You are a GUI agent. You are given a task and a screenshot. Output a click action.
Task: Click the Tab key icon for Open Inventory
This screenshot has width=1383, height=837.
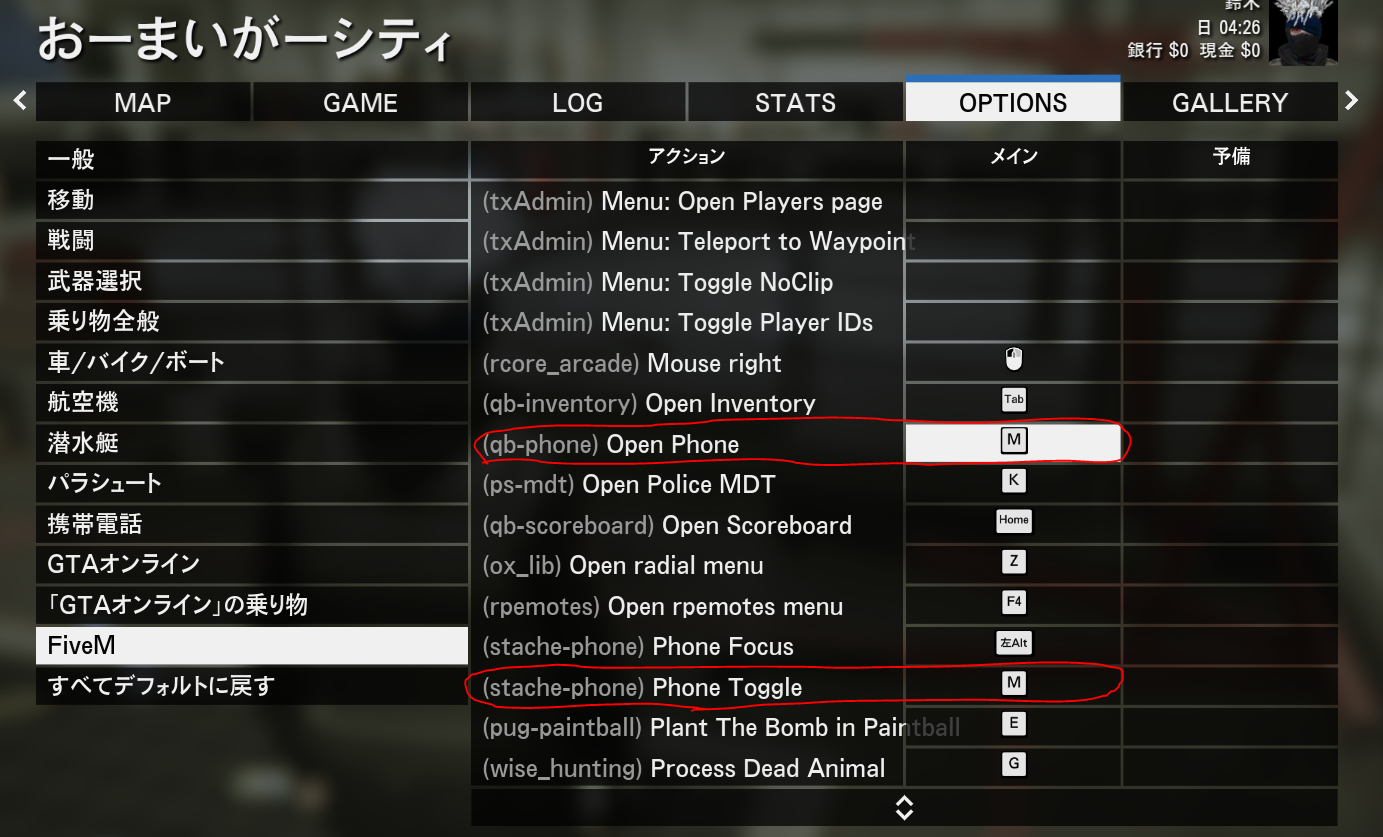point(1013,399)
